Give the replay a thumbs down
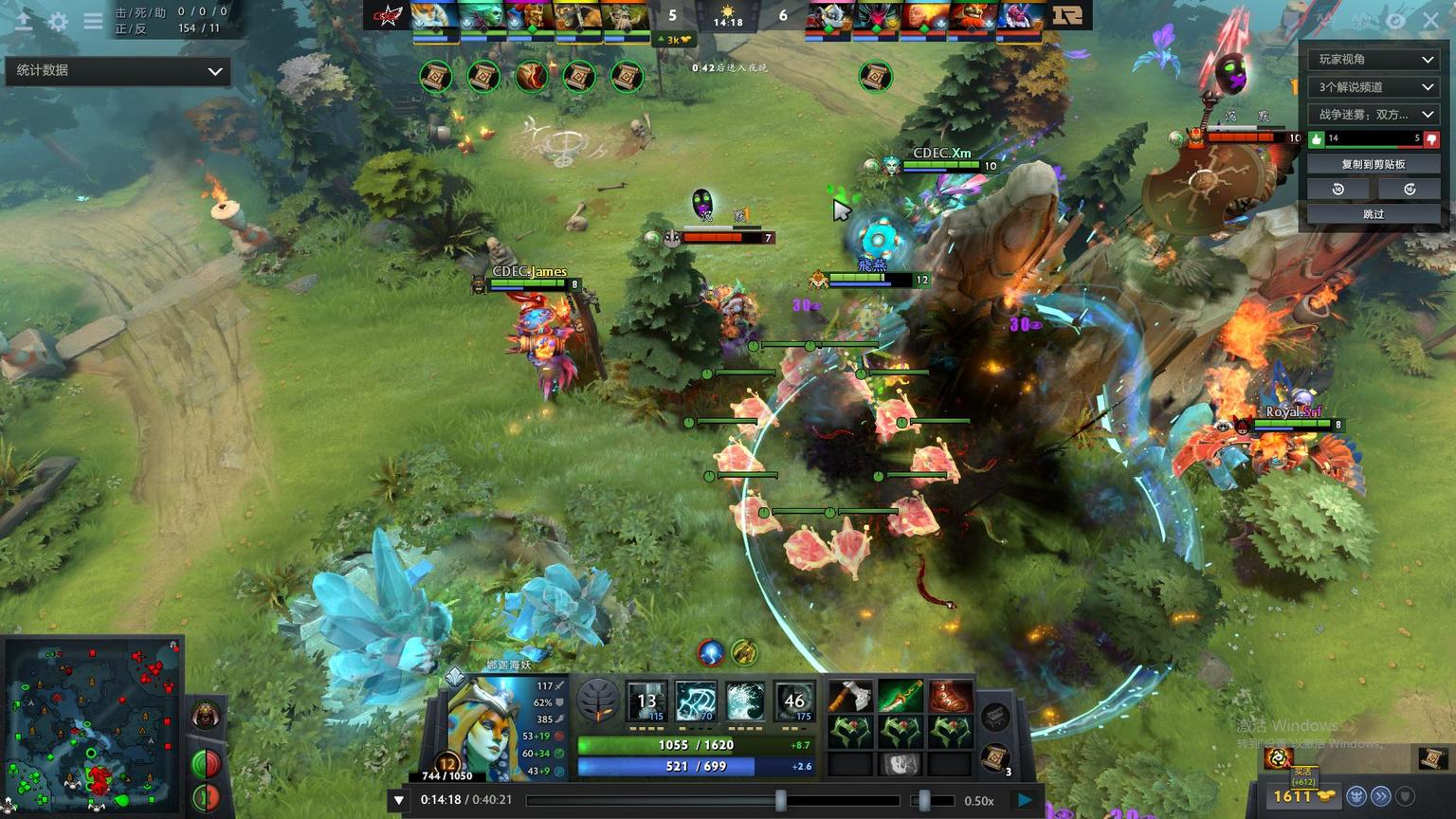This screenshot has height=819, width=1456. coord(1430,138)
